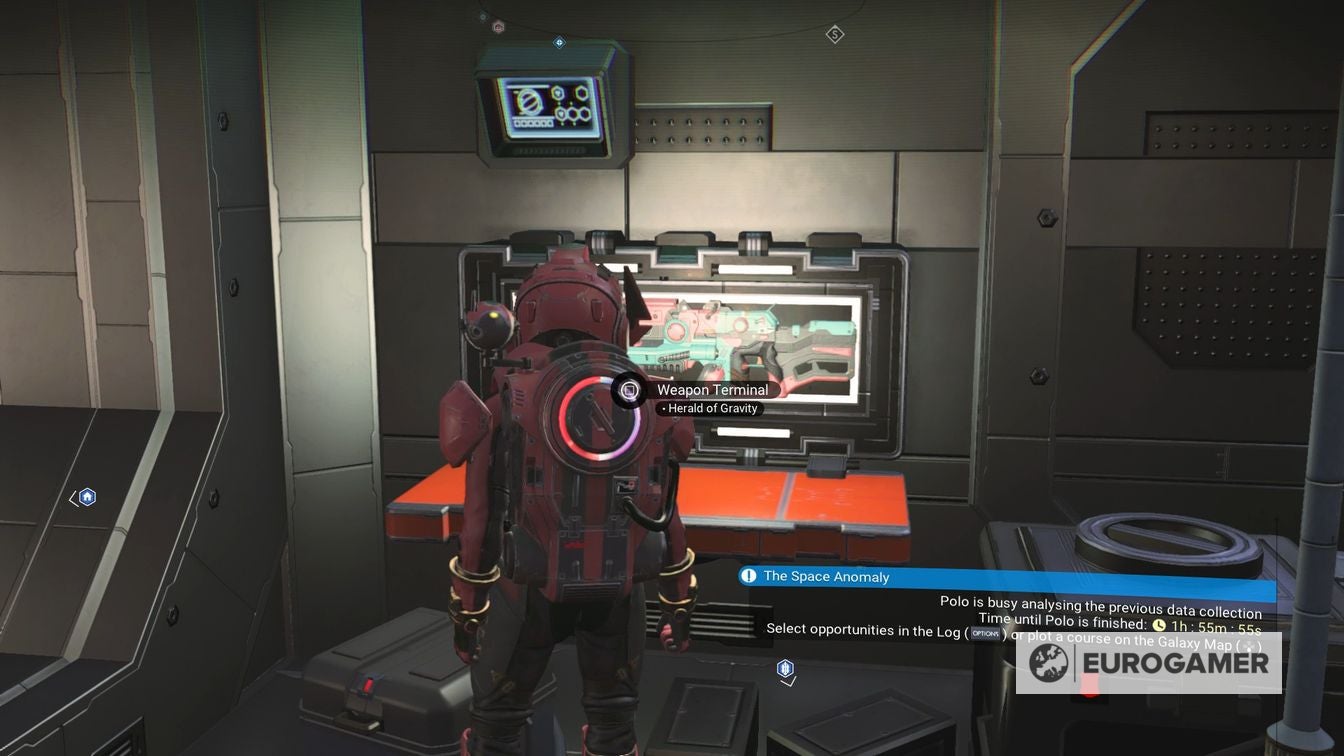Image resolution: width=1344 pixels, height=756 pixels.
Task: Click the Eurogamer watermark text
Action: tap(1177, 662)
